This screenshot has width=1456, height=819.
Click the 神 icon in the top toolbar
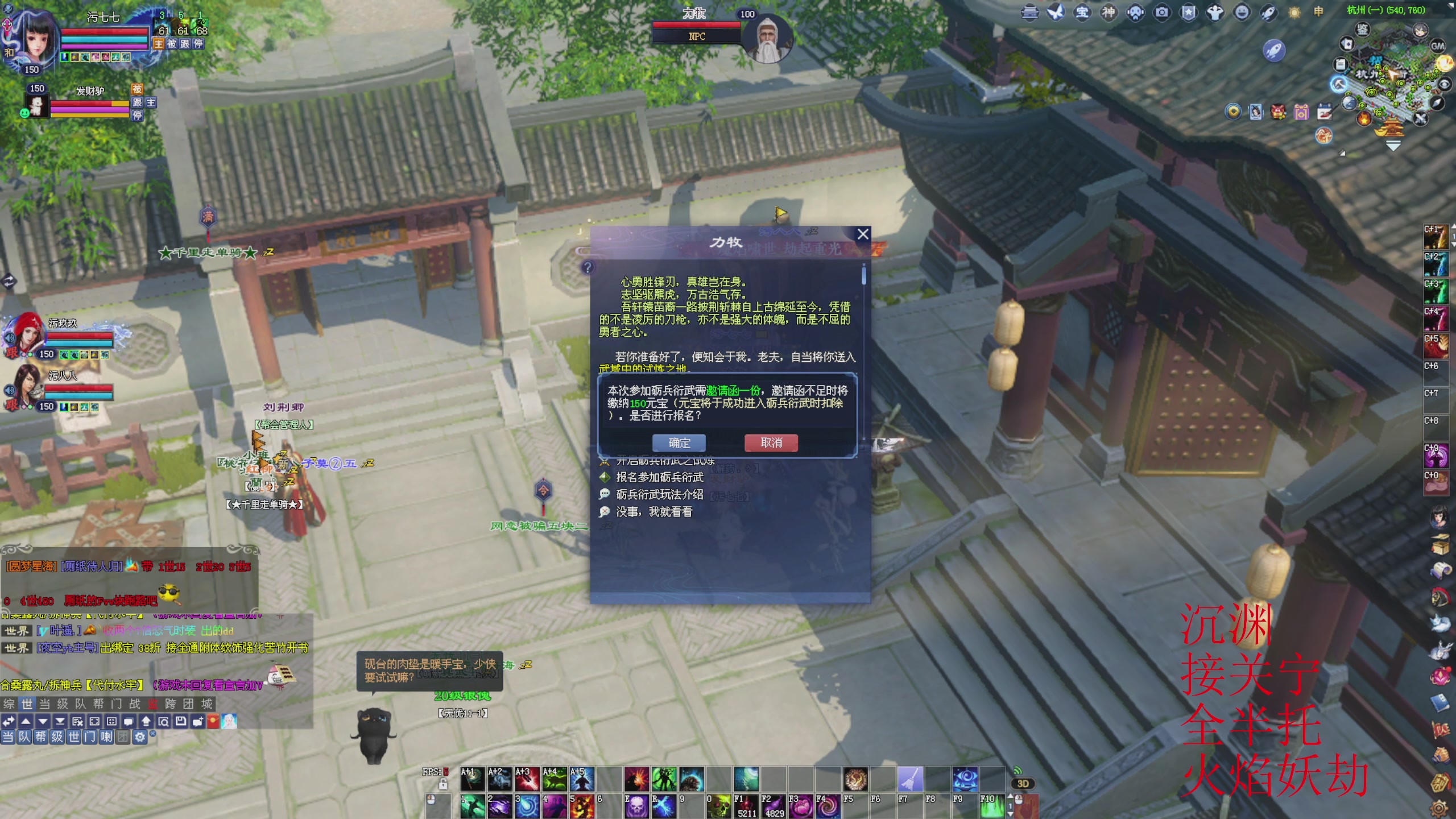(1110, 13)
